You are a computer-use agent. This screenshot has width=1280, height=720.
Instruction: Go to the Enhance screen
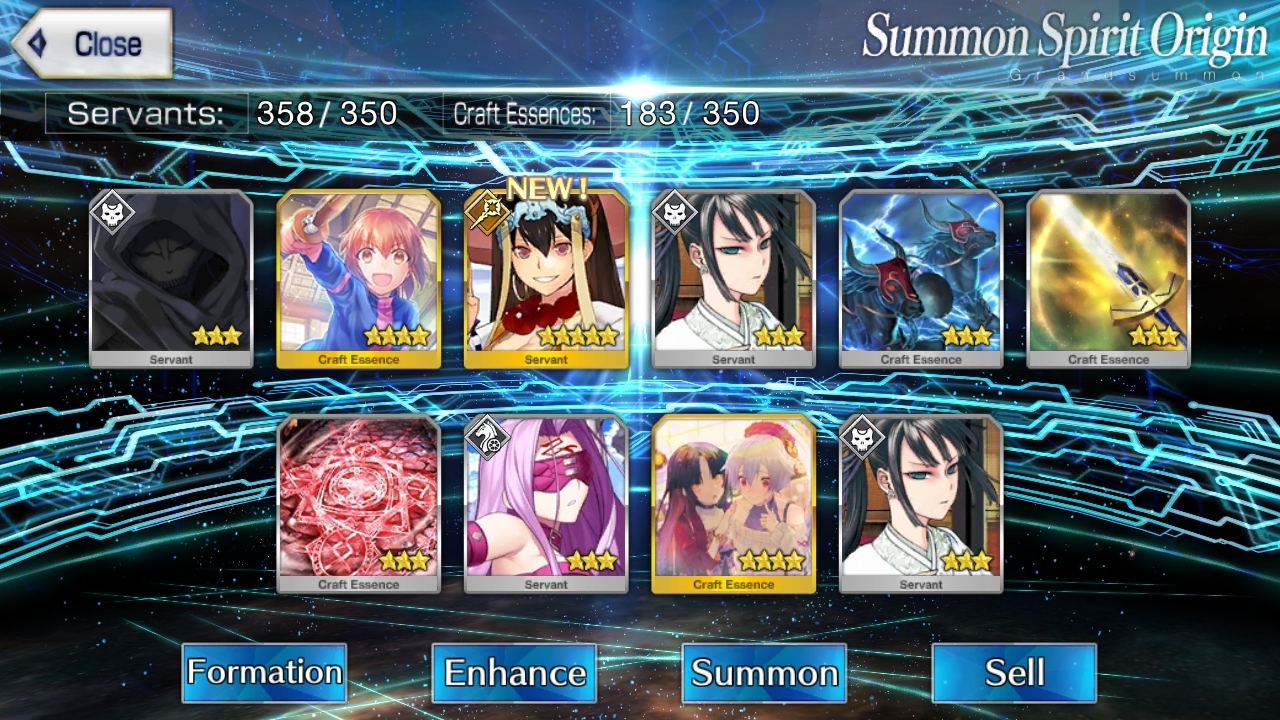point(514,672)
